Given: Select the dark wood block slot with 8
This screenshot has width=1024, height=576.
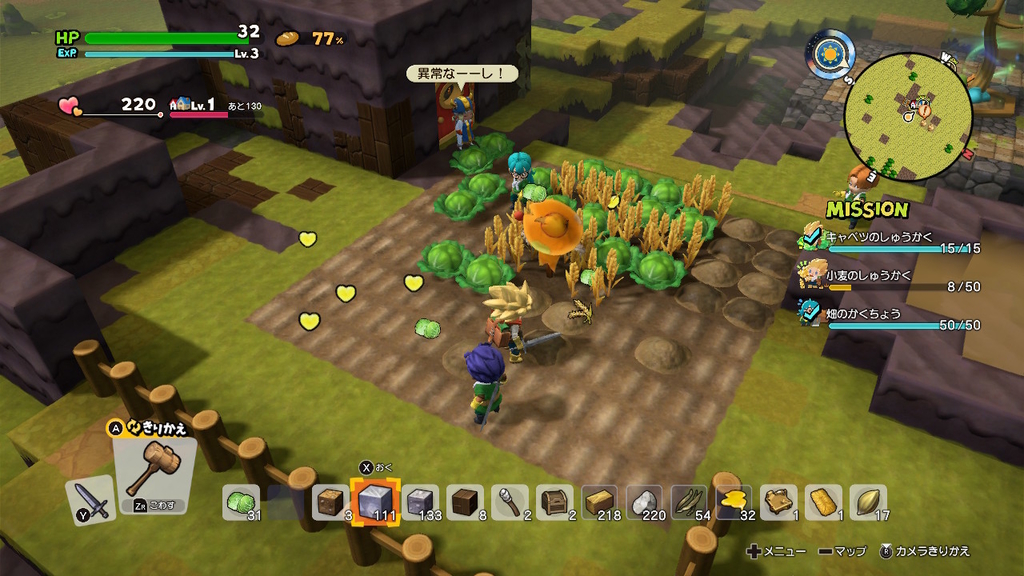Looking at the screenshot, I should (465, 502).
